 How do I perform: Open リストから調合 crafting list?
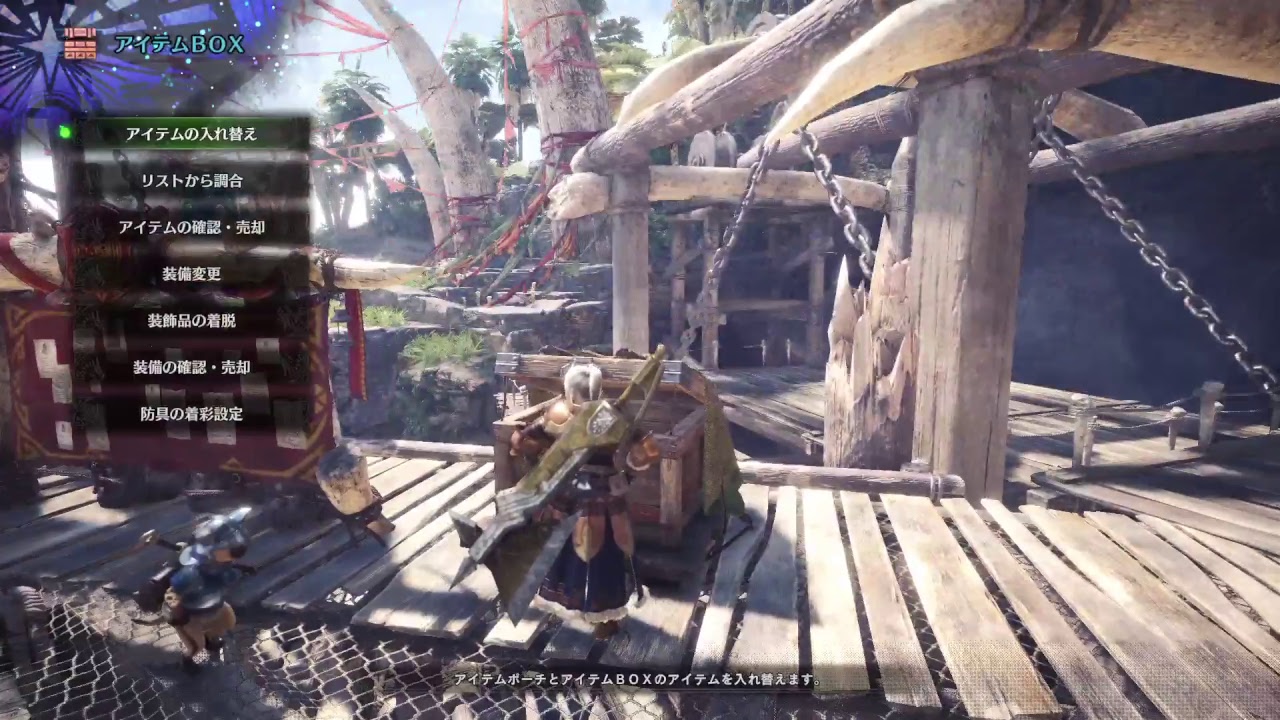[x=192, y=181]
